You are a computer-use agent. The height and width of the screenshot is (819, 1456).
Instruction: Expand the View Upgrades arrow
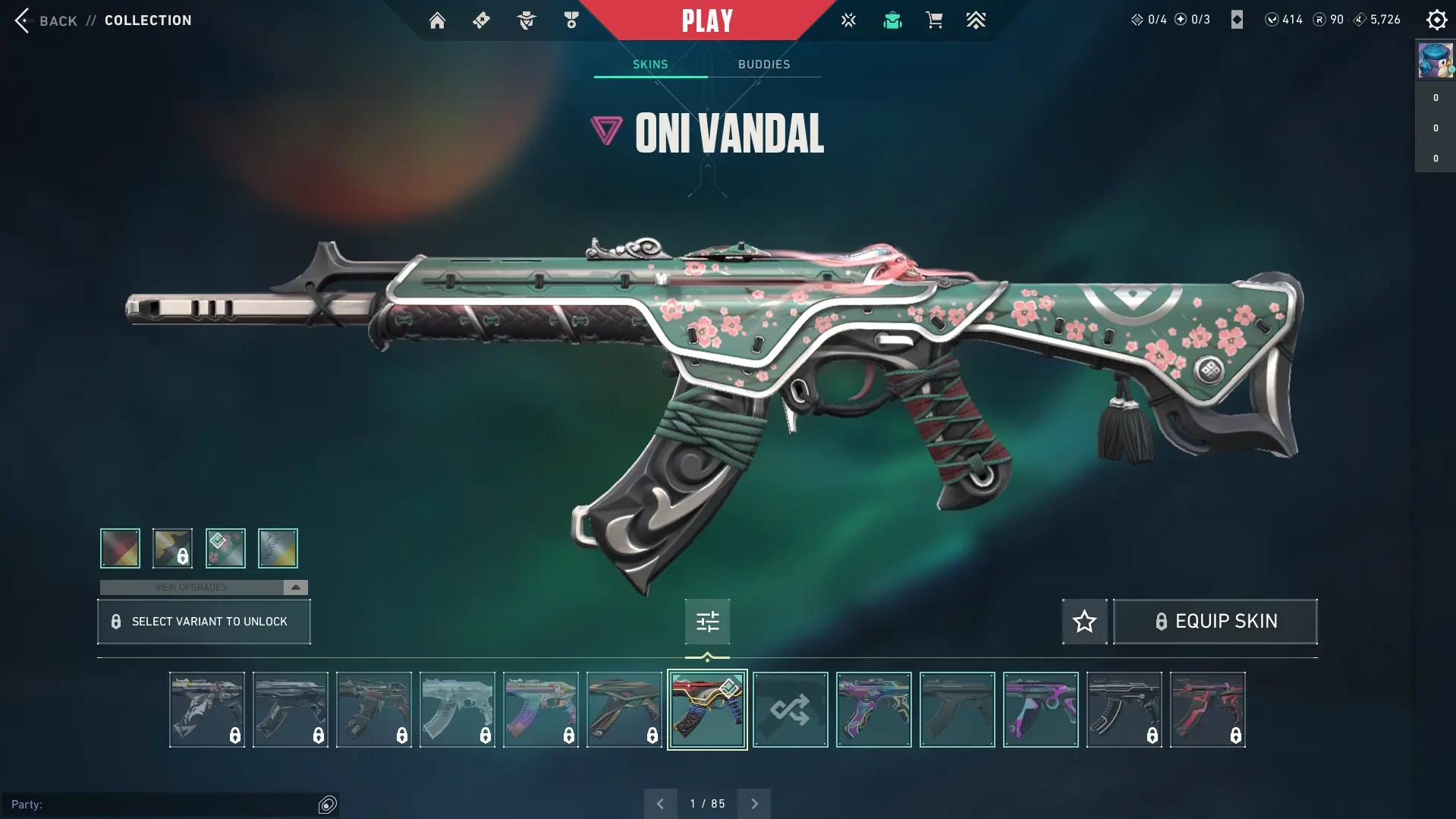tap(296, 587)
